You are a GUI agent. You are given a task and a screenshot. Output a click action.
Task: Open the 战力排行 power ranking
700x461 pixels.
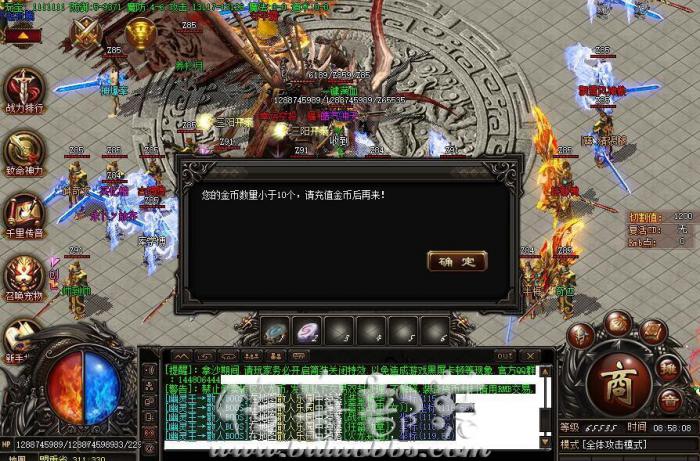pos(24,89)
